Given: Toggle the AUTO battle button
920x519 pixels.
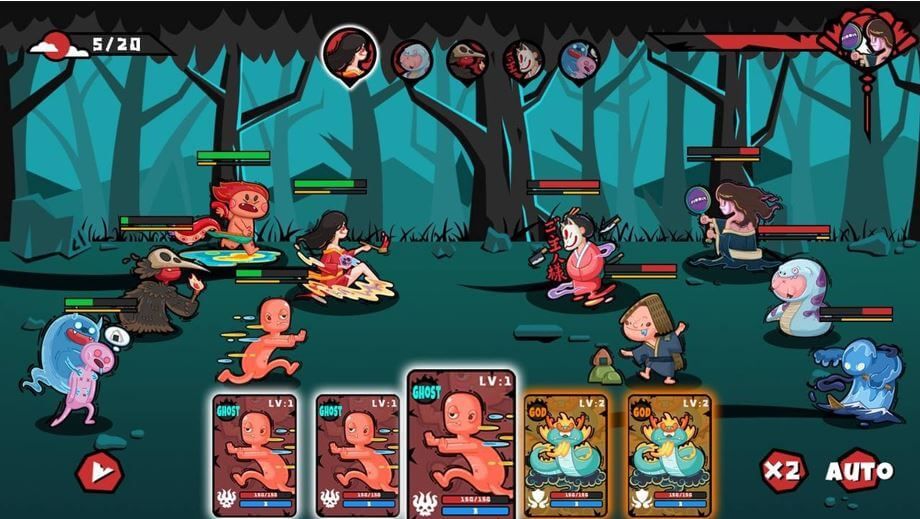Looking at the screenshot, I should [859, 470].
